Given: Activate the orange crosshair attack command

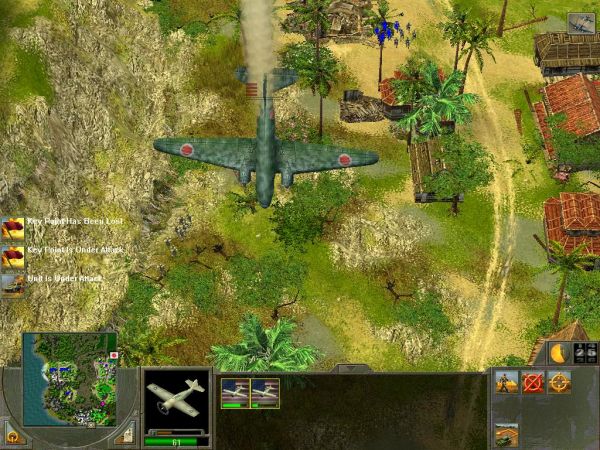Looking at the screenshot, I should [x=559, y=381].
